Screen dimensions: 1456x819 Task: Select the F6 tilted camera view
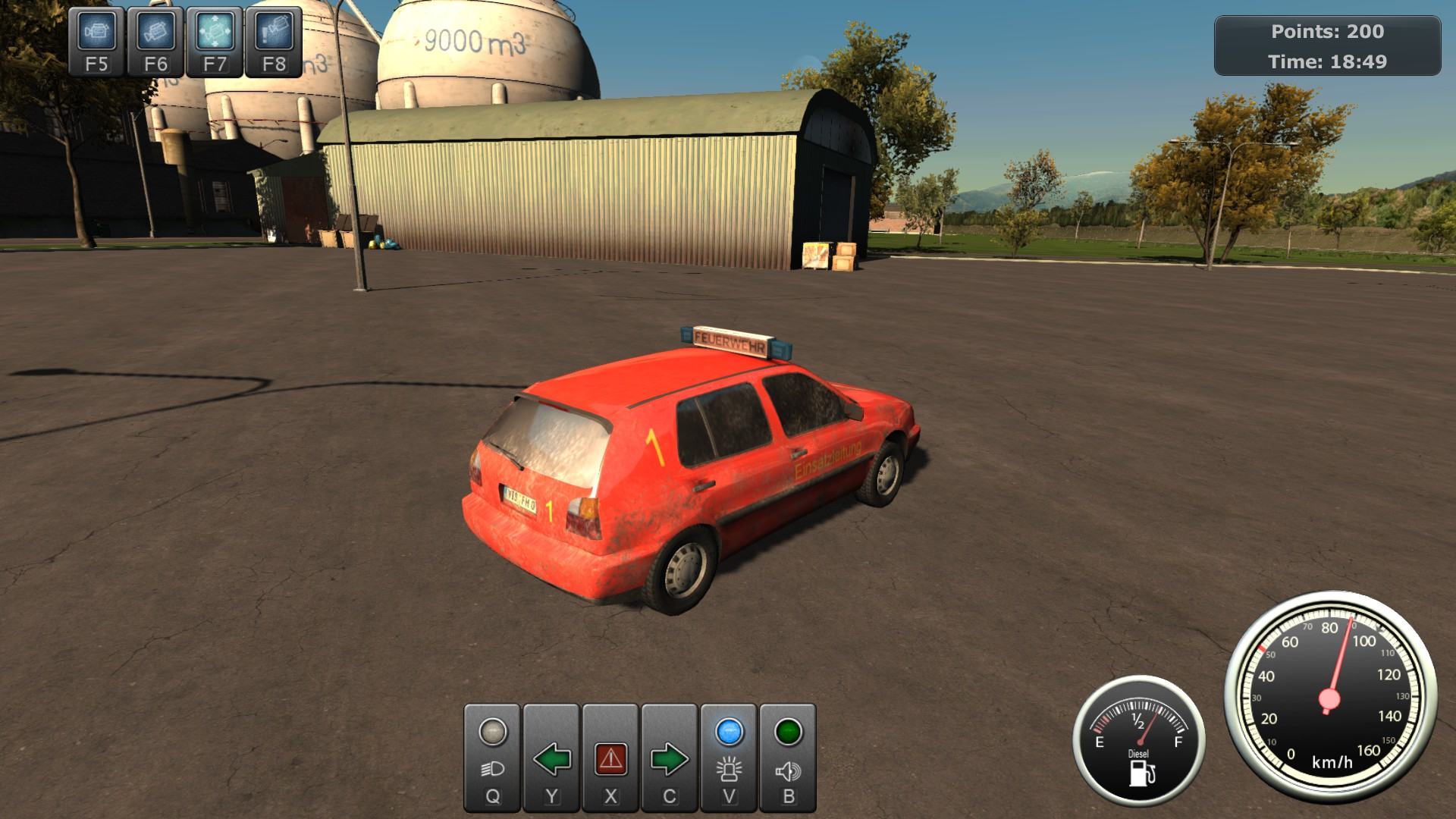pyautogui.click(x=156, y=42)
